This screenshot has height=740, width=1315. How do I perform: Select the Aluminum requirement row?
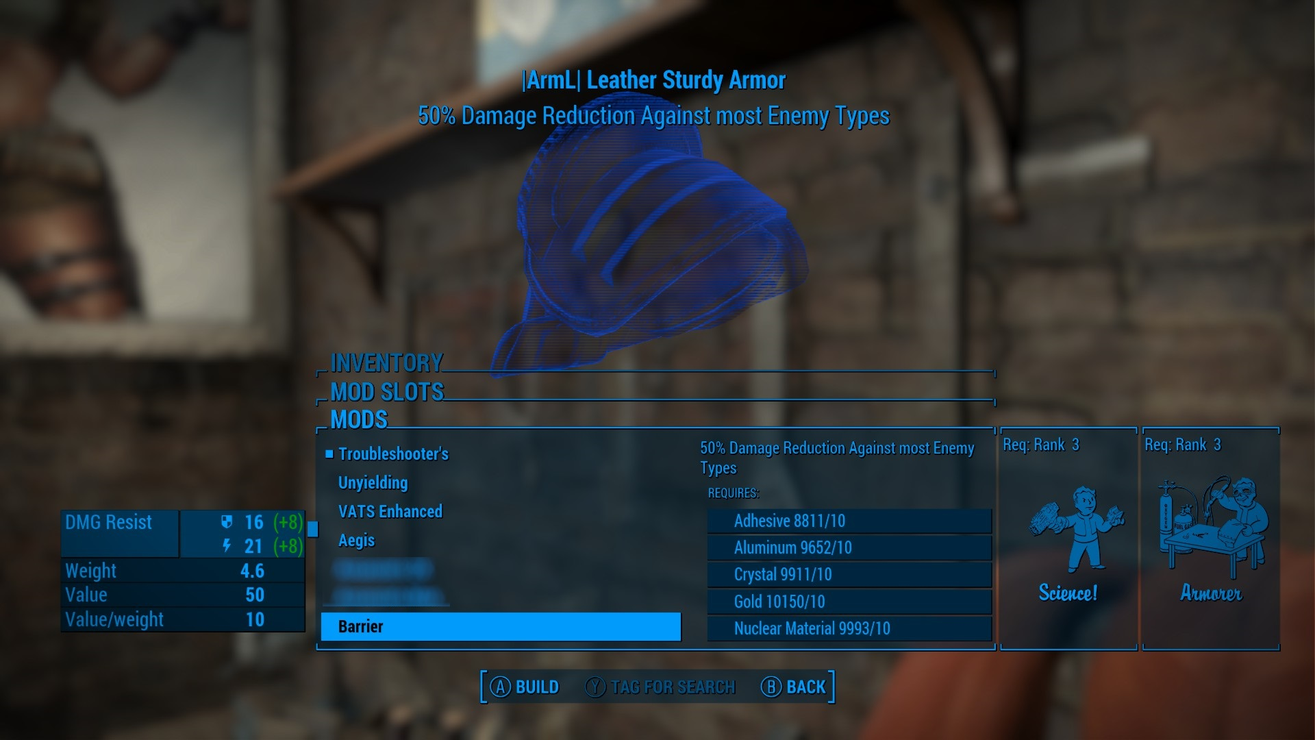coord(849,548)
